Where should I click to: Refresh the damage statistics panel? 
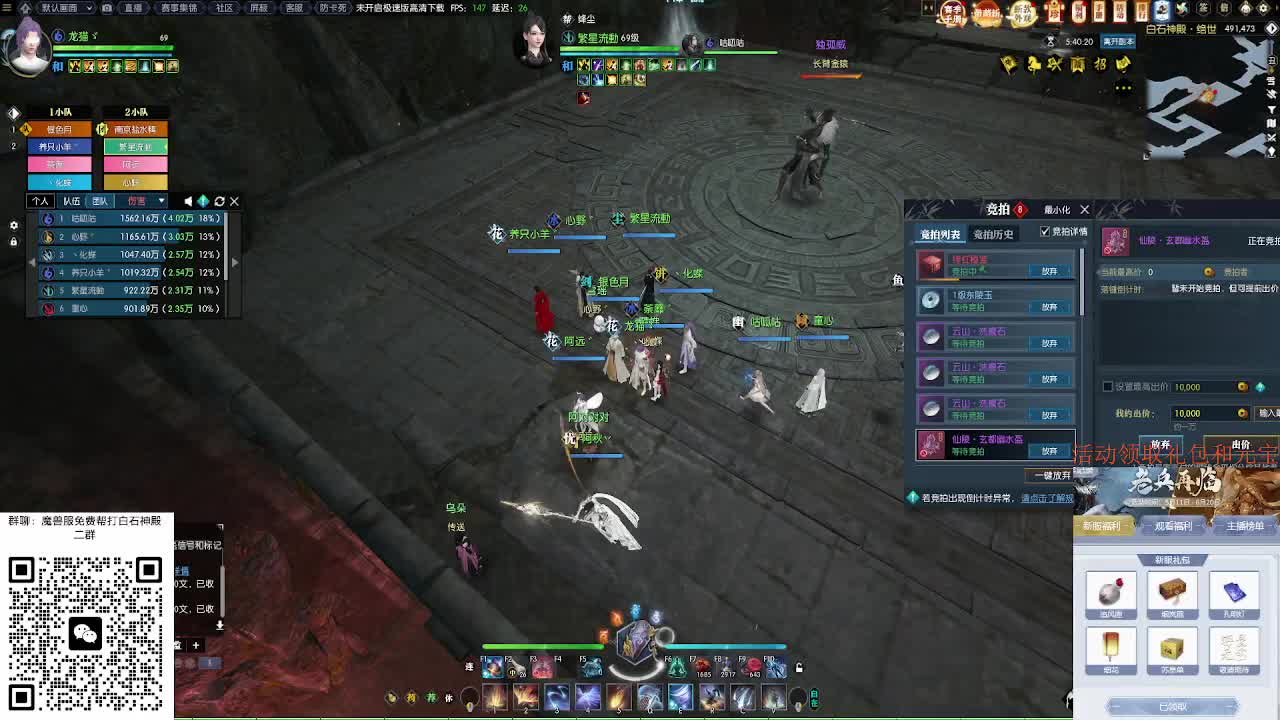click(220, 201)
